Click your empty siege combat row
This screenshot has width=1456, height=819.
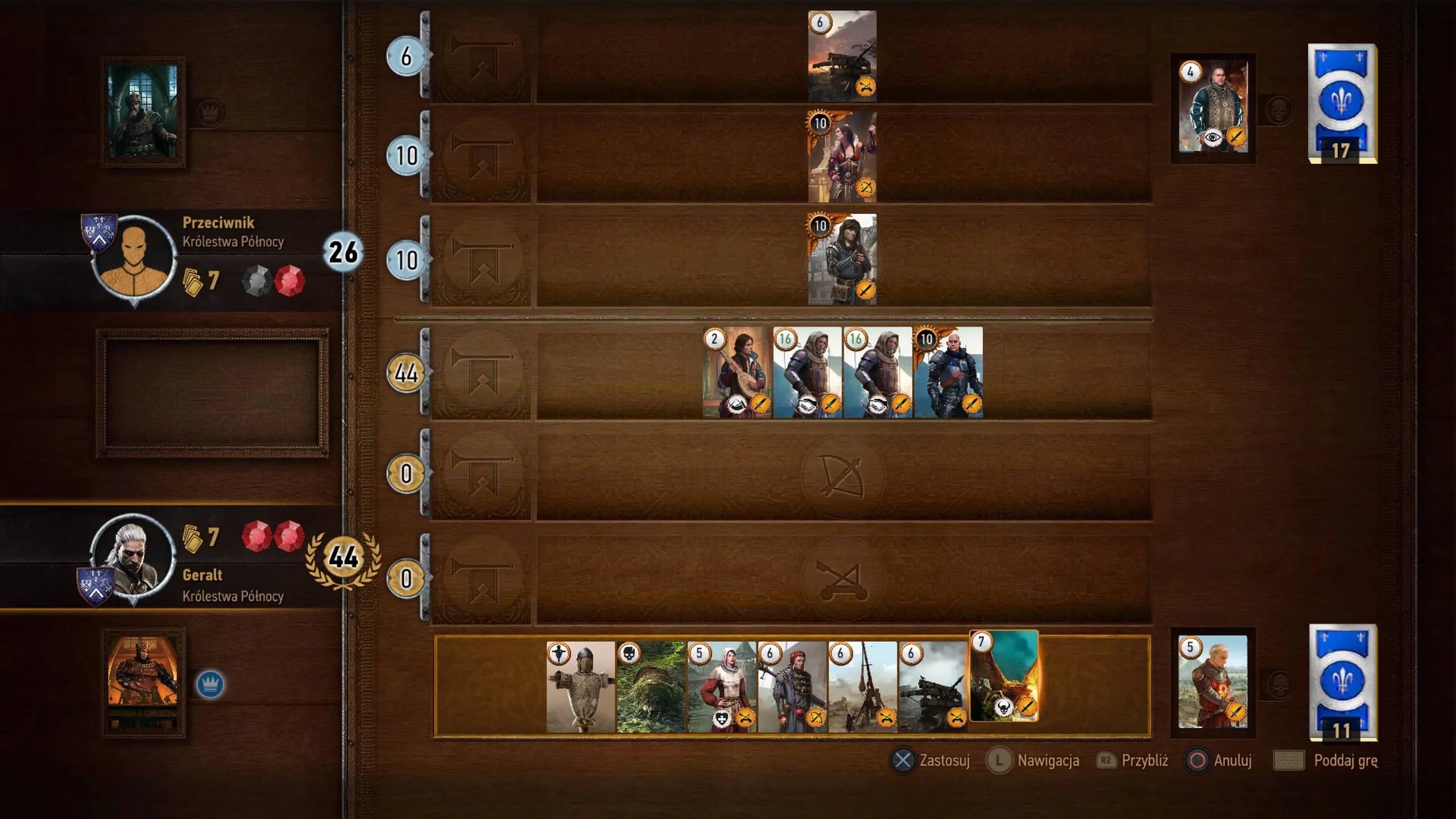[843, 579]
